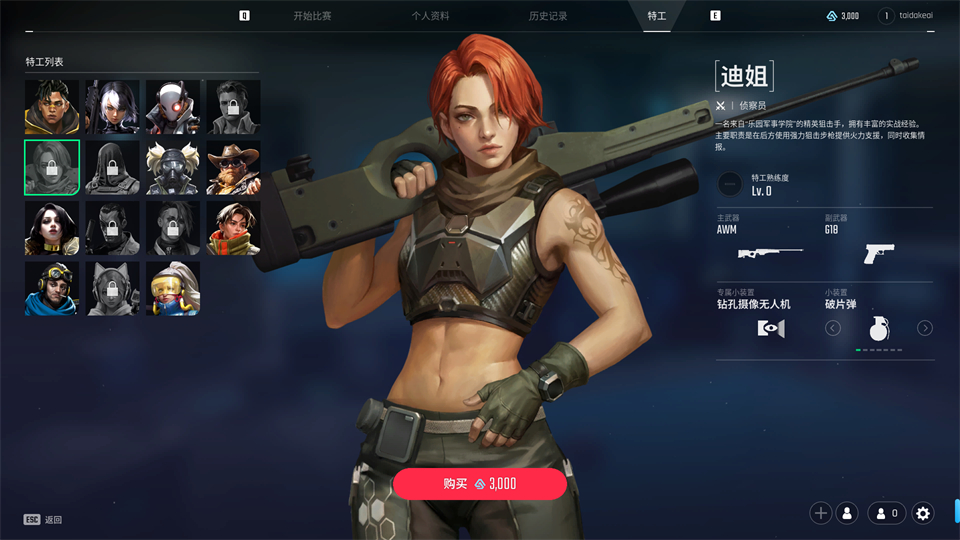Show next gadget with right arrow

point(925,328)
